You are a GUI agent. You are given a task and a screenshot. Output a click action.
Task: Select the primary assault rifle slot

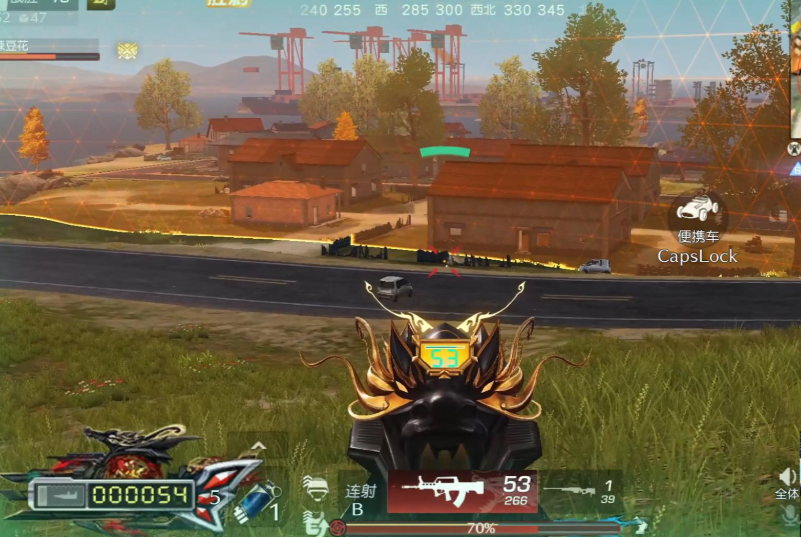pyautogui.click(x=462, y=490)
